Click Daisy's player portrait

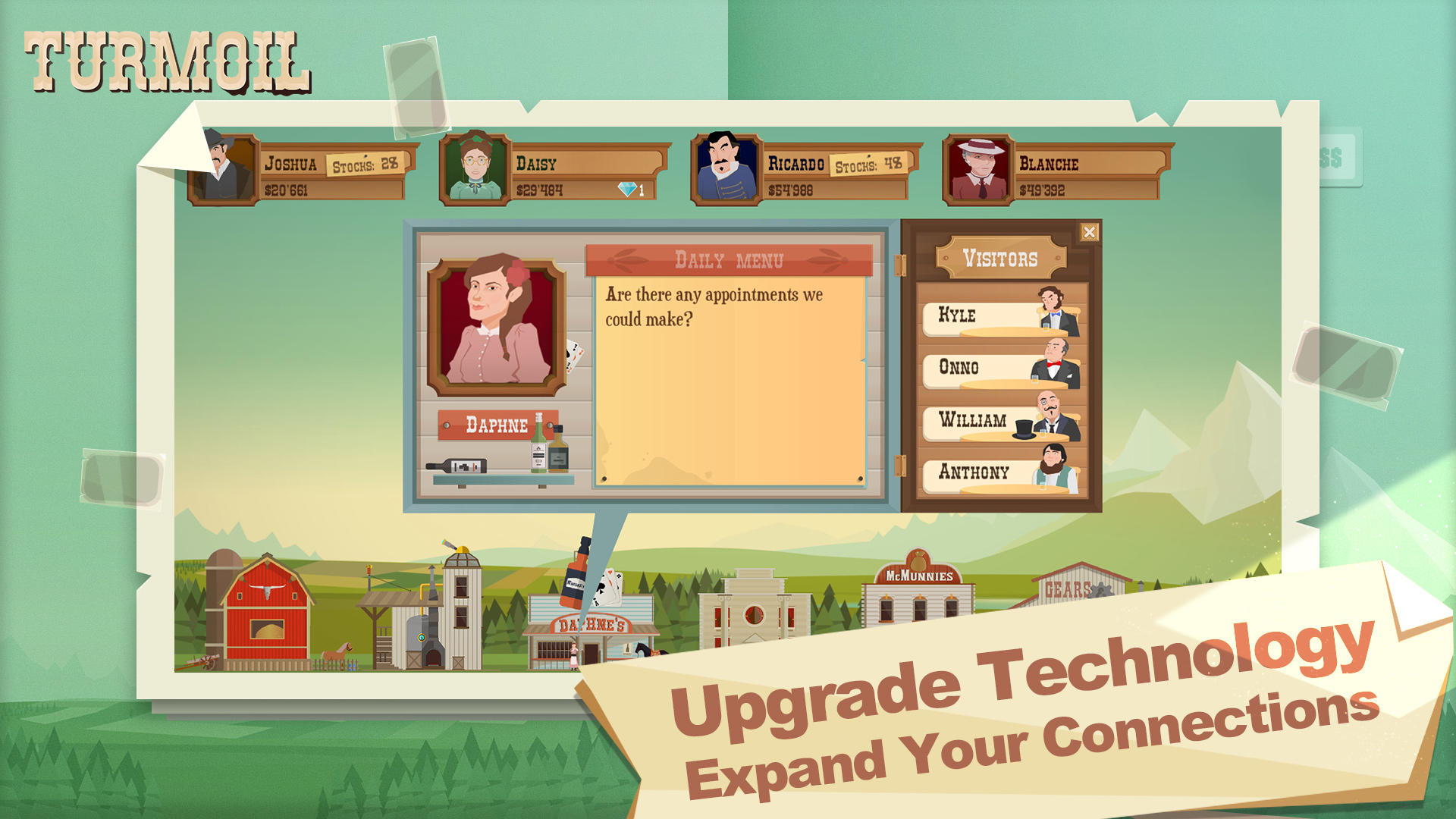475,168
